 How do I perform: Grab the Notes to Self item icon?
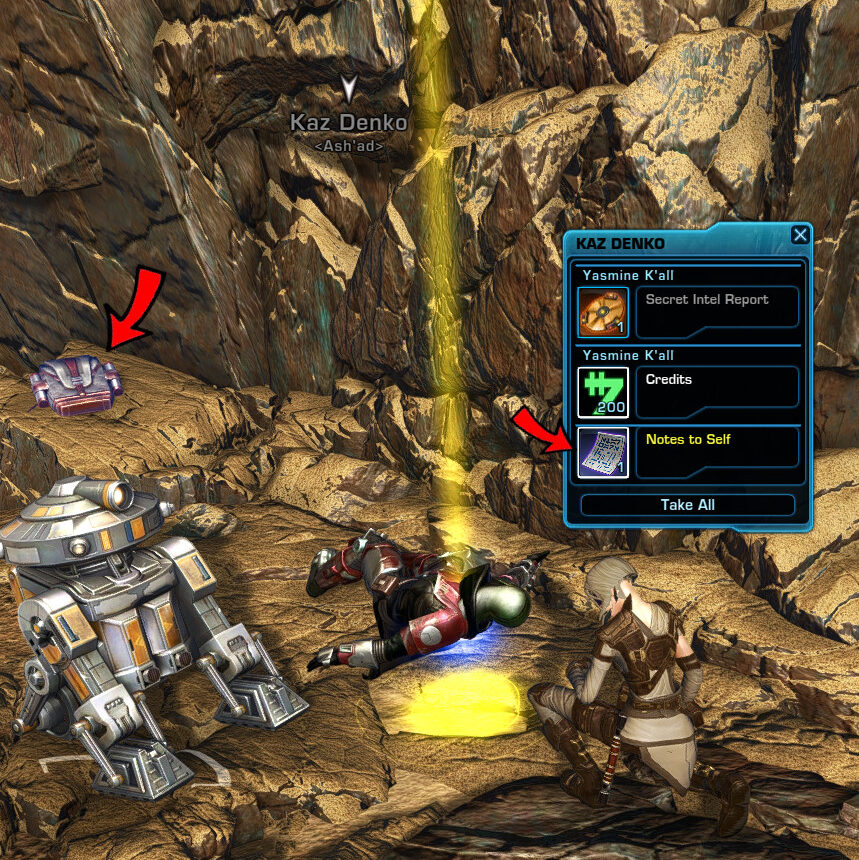[604, 452]
